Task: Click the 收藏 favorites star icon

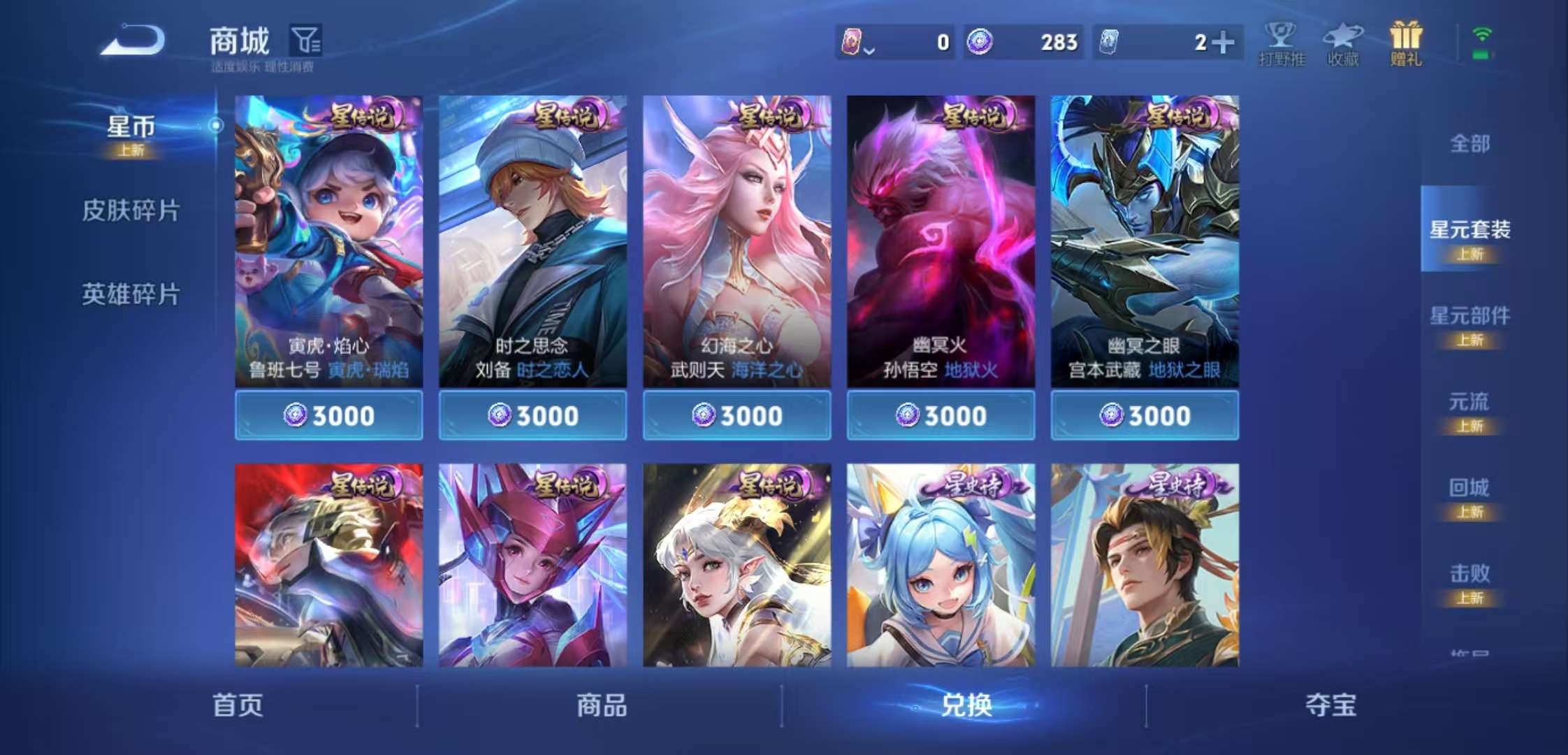Action: click(1343, 42)
